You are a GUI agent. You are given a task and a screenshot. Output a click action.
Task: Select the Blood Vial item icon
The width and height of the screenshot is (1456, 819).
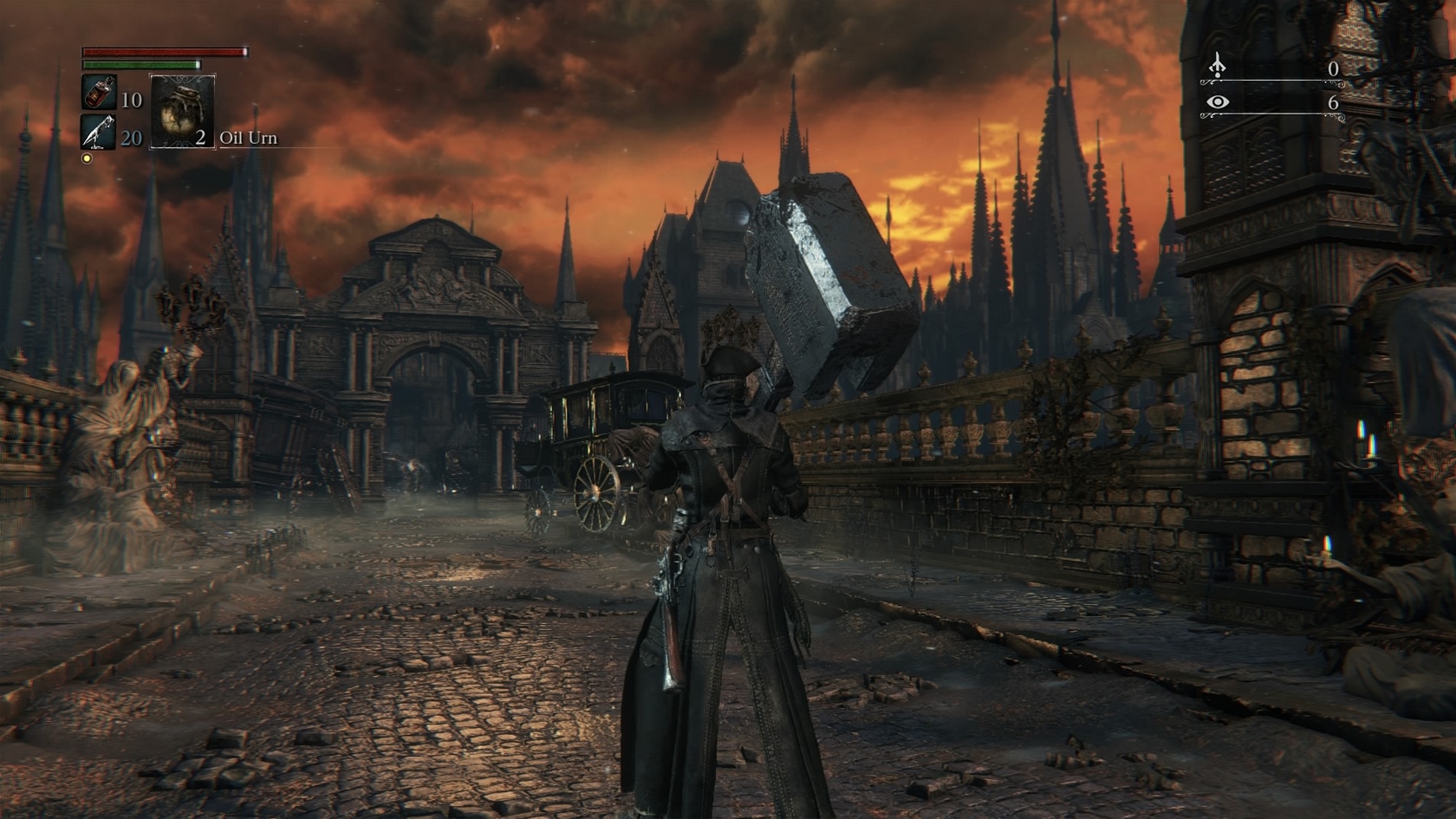pyautogui.click(x=99, y=93)
